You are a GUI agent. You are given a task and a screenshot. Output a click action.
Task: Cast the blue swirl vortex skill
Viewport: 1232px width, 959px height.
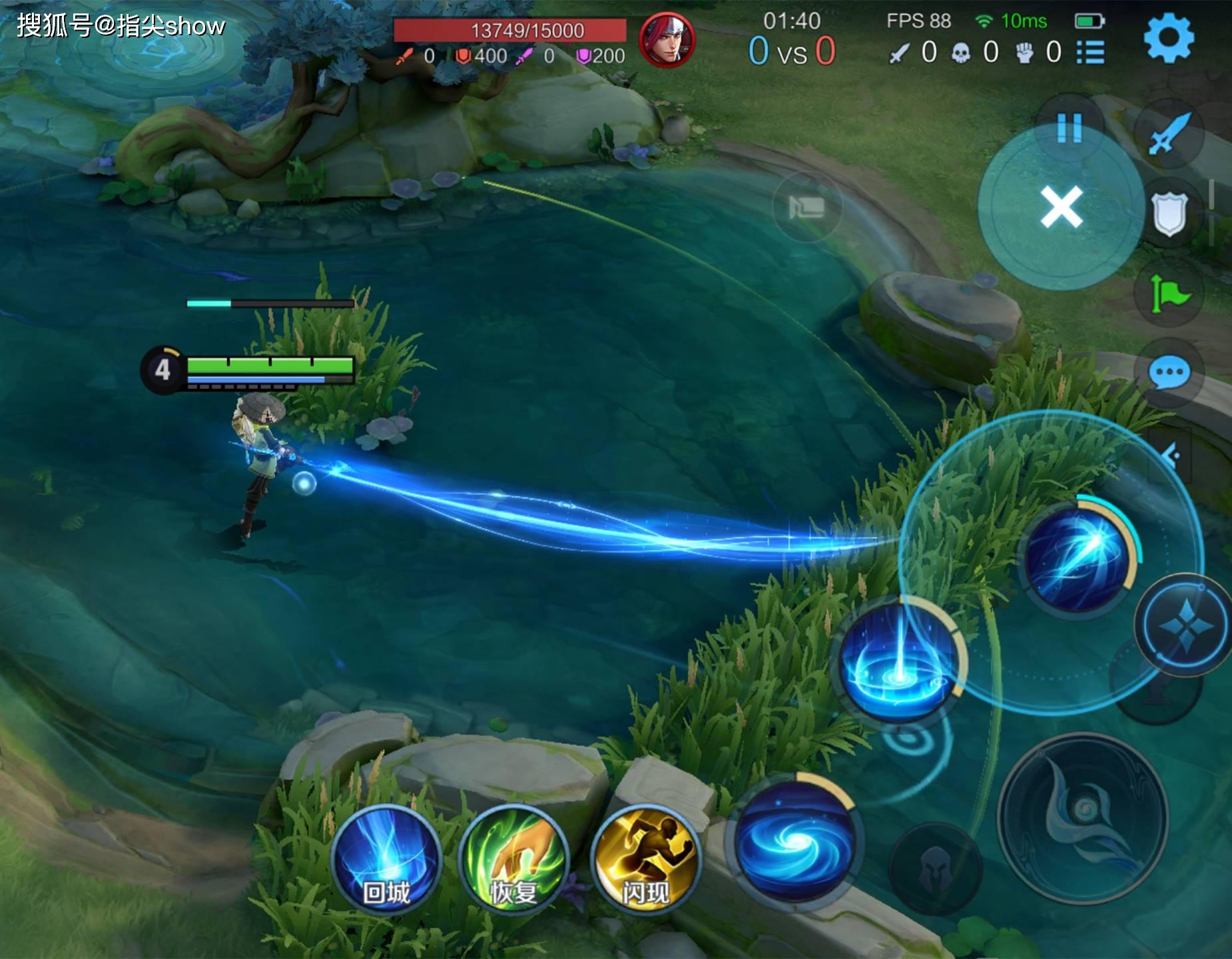794,841
